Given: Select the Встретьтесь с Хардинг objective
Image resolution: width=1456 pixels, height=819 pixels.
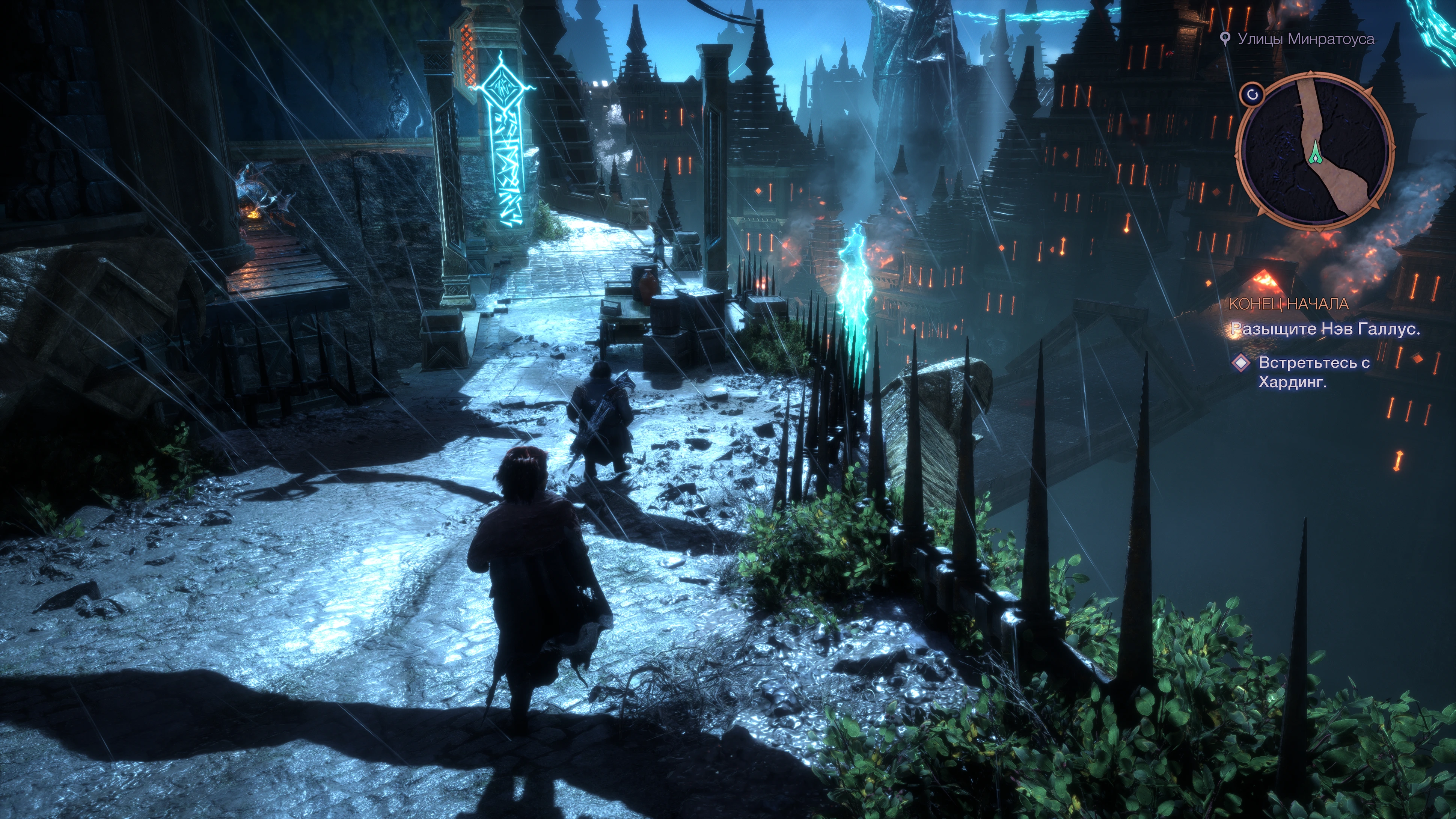Looking at the screenshot, I should tap(1314, 372).
